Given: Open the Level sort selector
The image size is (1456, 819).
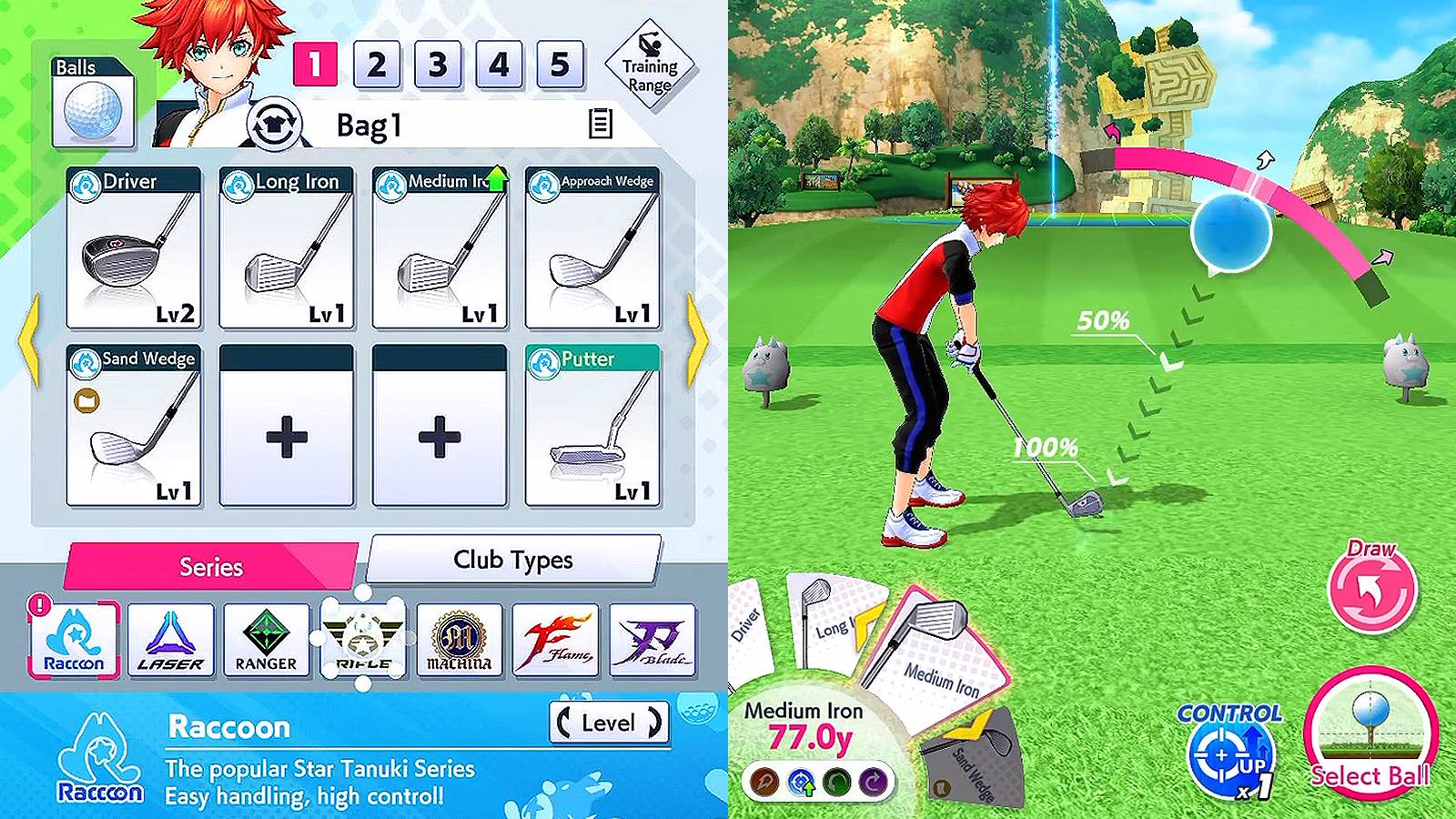Looking at the screenshot, I should (x=610, y=723).
